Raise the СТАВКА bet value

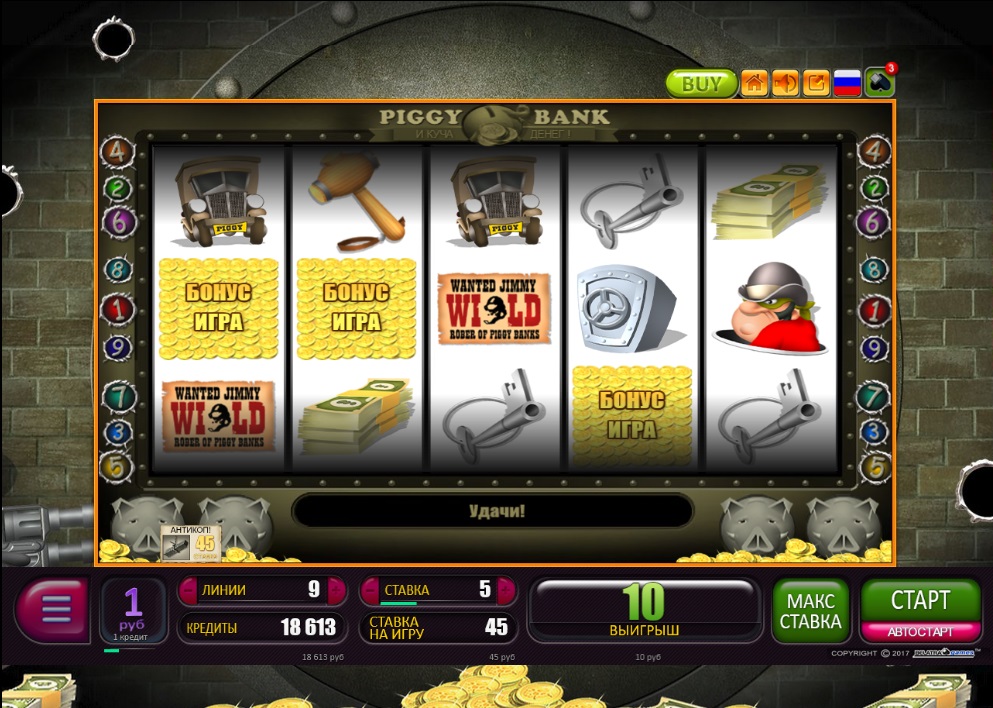(x=509, y=590)
